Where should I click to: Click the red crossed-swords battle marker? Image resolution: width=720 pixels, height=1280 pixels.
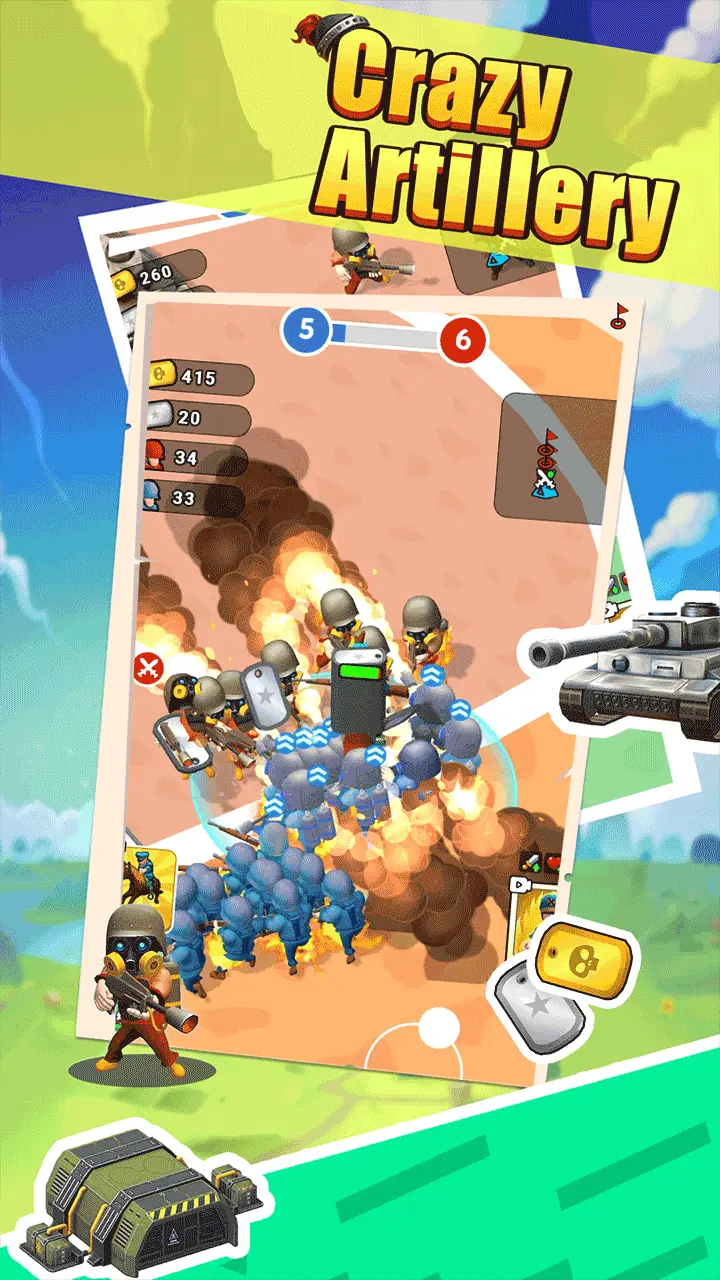pyautogui.click(x=149, y=665)
